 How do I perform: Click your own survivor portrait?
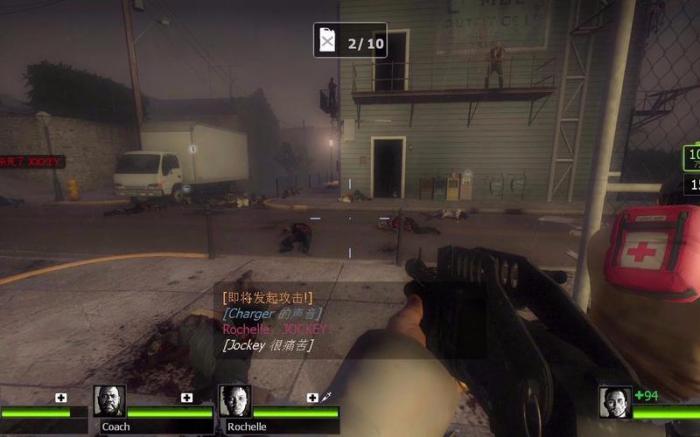pos(615,403)
